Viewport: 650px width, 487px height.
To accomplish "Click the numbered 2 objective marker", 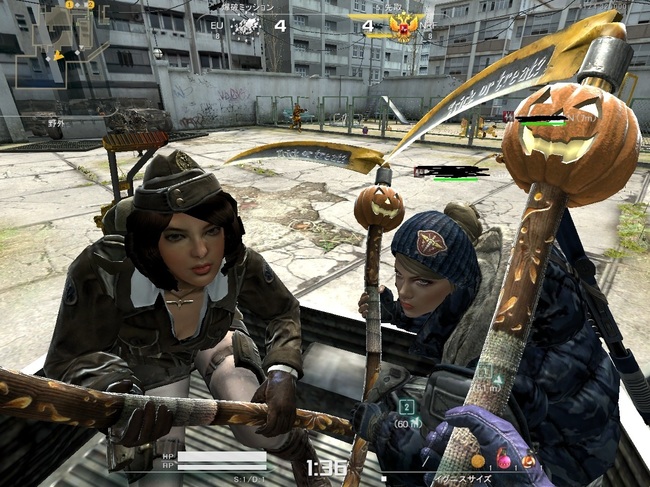I will coord(407,406).
